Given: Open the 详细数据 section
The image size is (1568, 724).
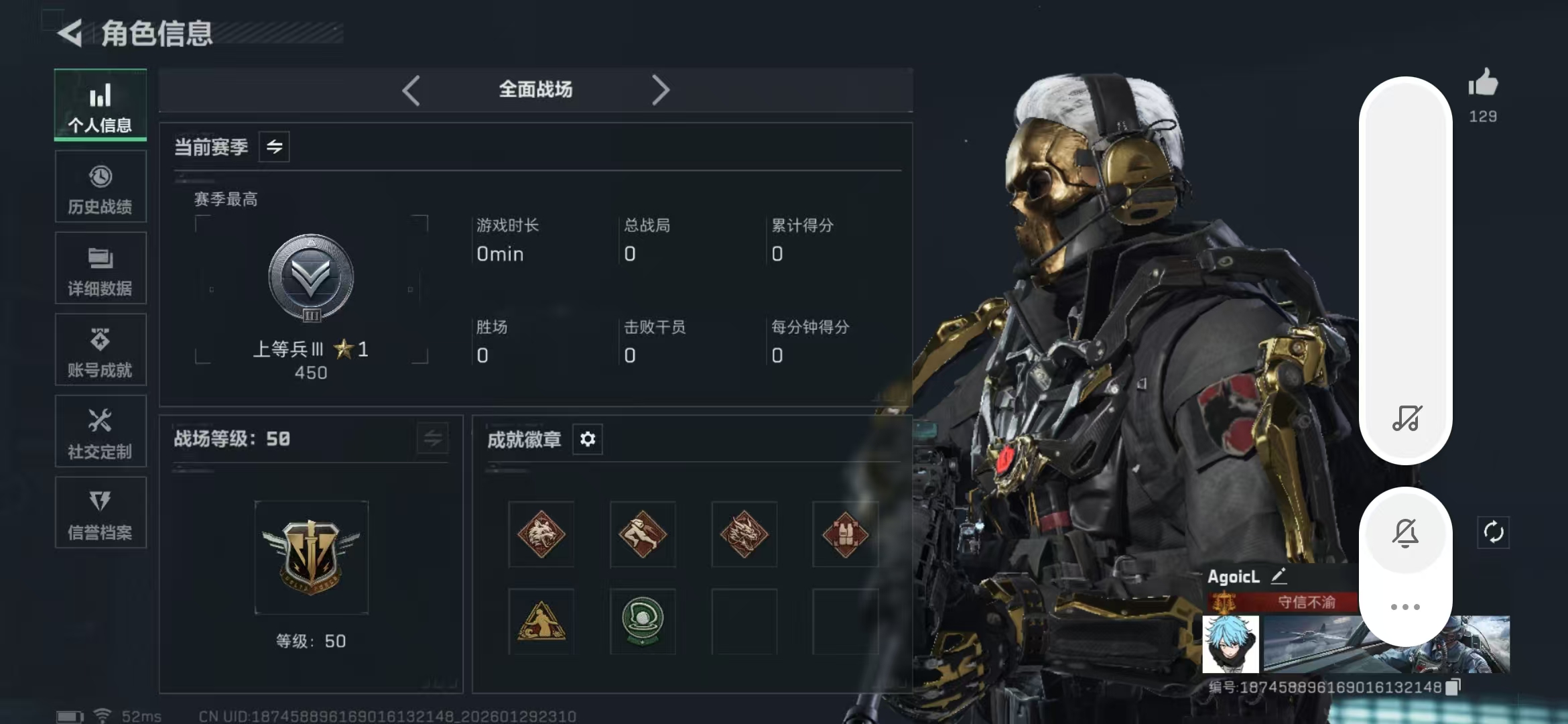Looking at the screenshot, I should point(100,268).
